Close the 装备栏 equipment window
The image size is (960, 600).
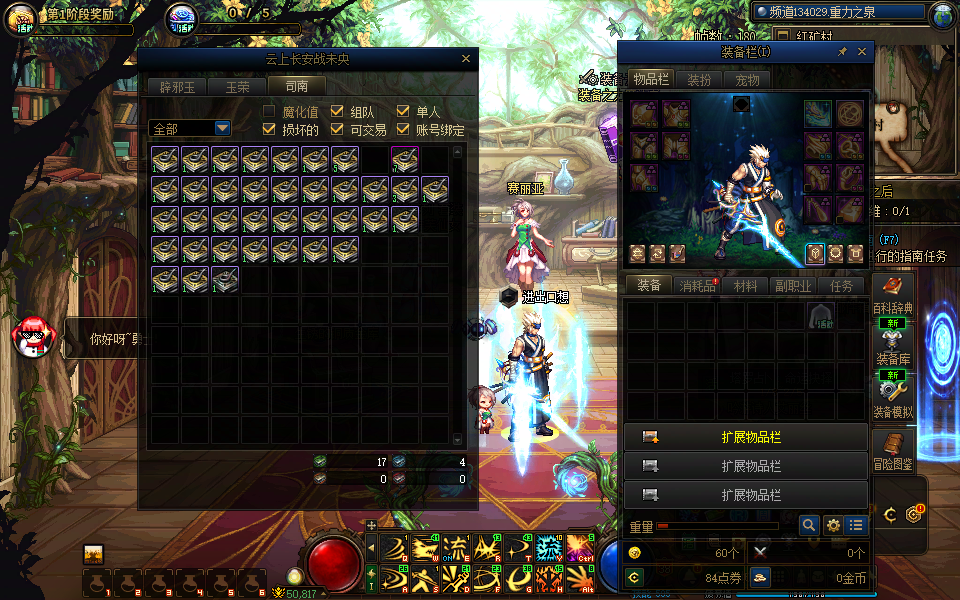[x=861, y=52]
